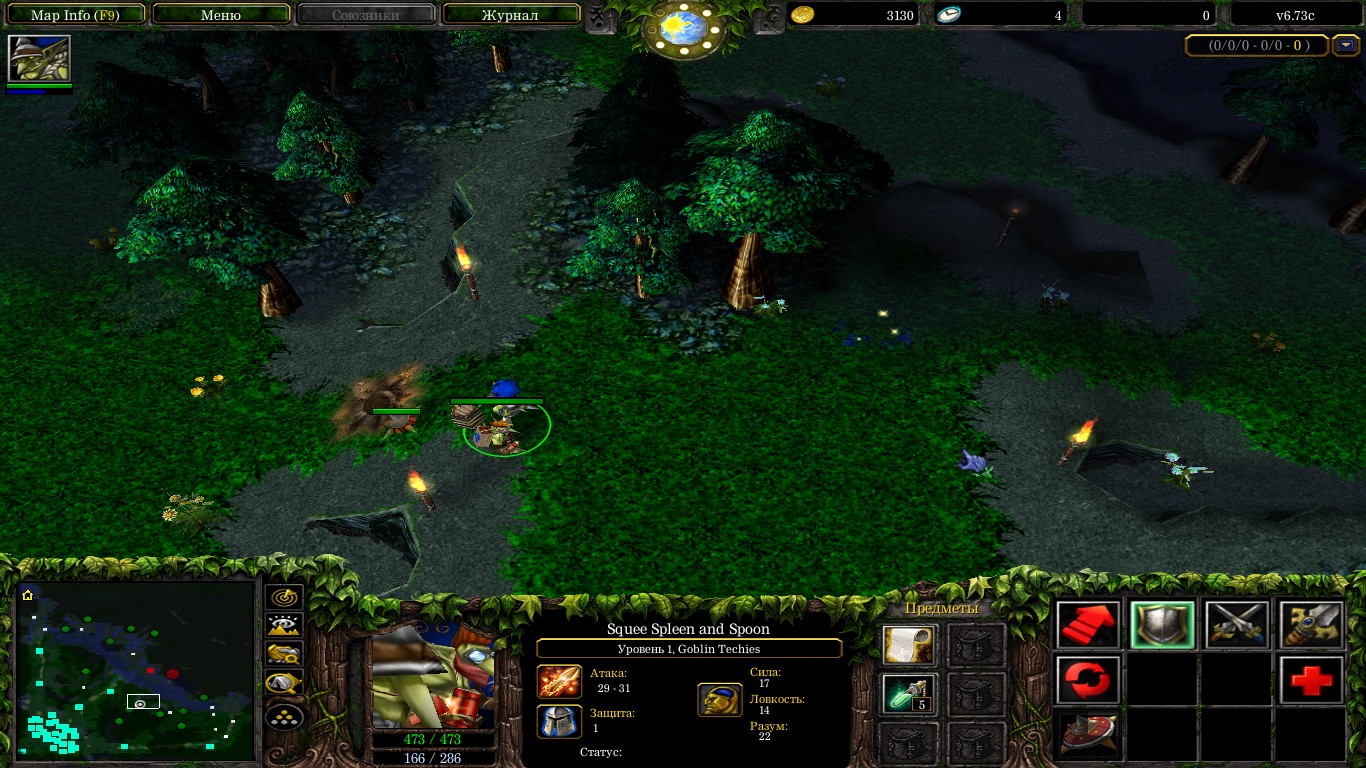Toggle the minimap terrain display (eye over mountains)

[x=285, y=627]
